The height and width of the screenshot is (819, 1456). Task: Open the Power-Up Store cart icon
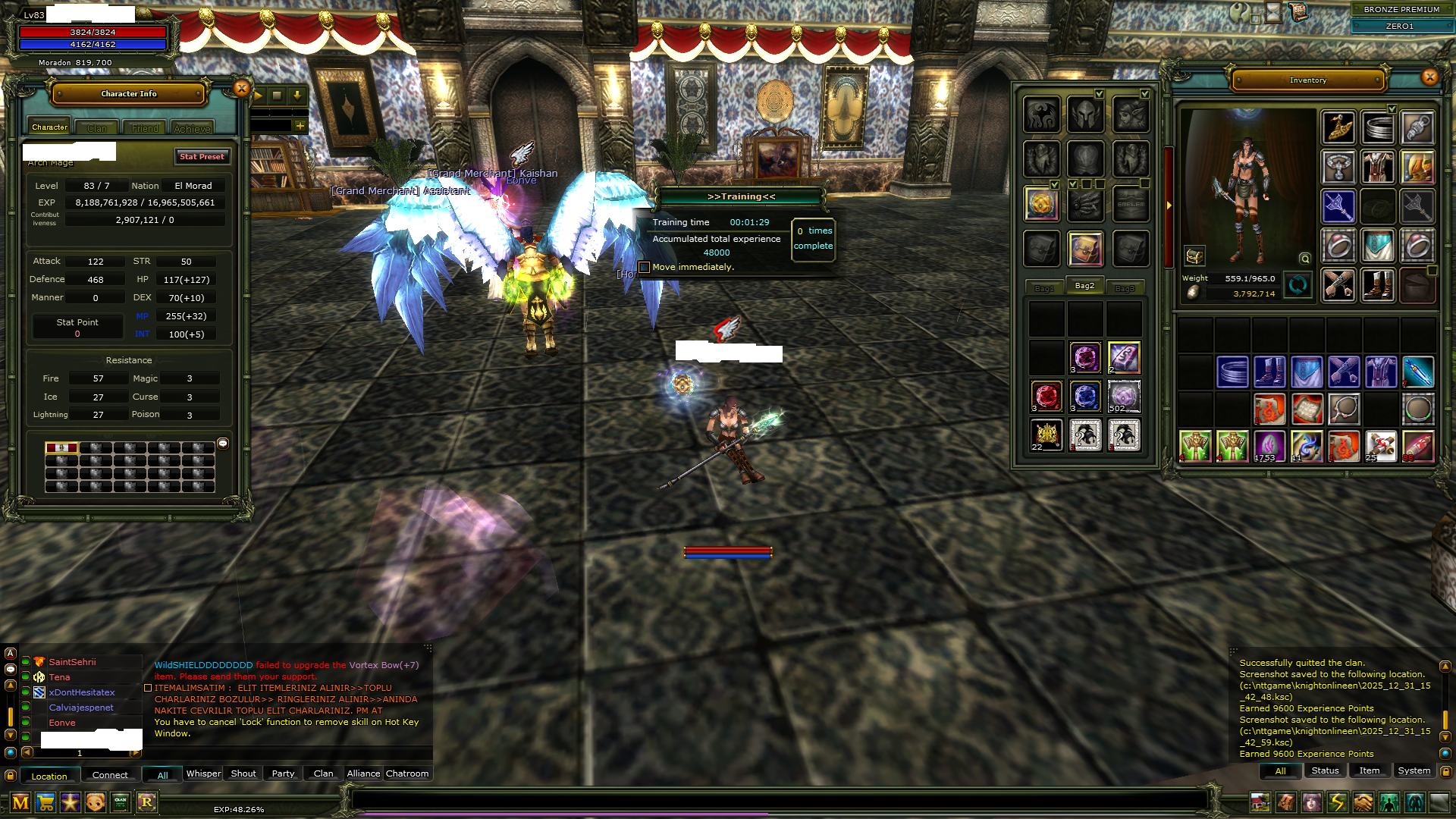(x=46, y=802)
